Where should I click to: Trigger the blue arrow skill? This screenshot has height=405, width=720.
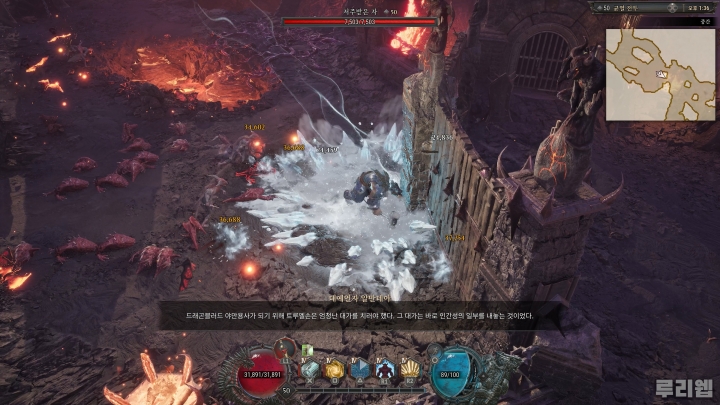[360, 370]
